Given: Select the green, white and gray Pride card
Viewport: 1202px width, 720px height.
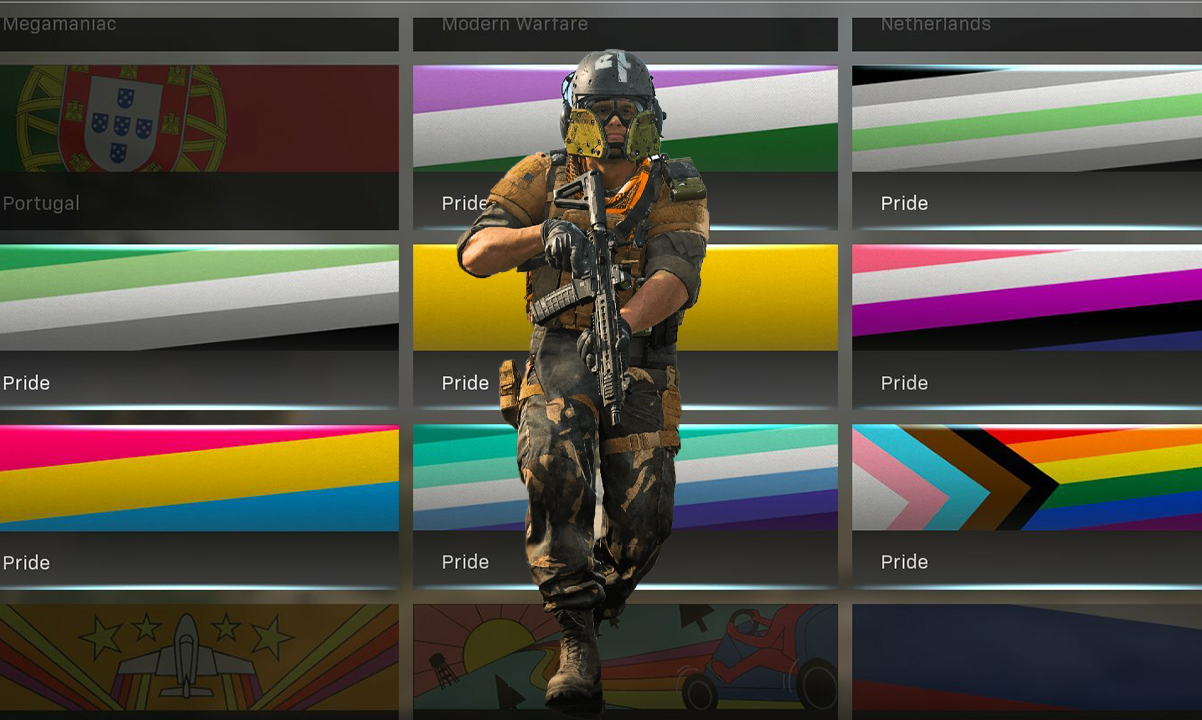Looking at the screenshot, I should [199, 298].
